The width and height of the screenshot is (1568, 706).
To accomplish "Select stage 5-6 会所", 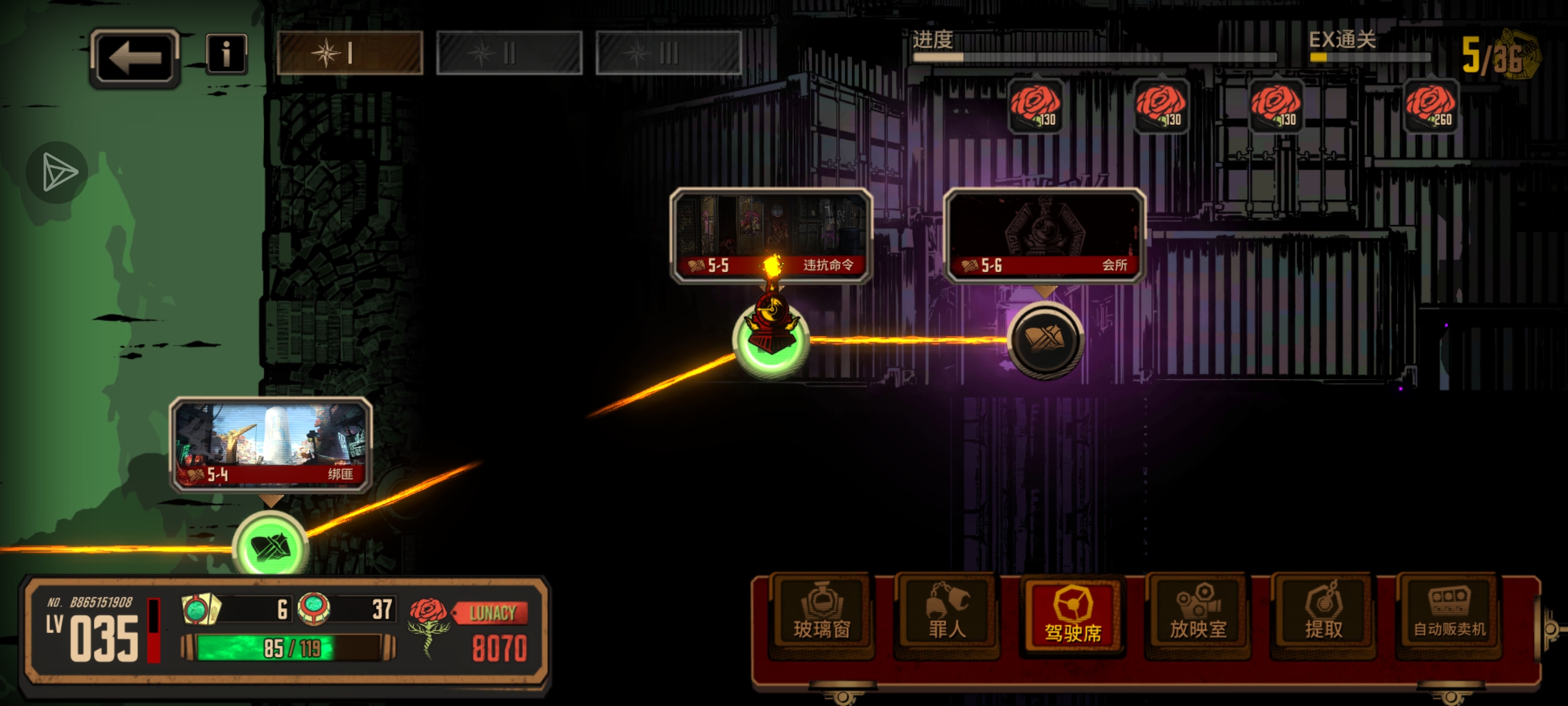I will pos(1044,235).
